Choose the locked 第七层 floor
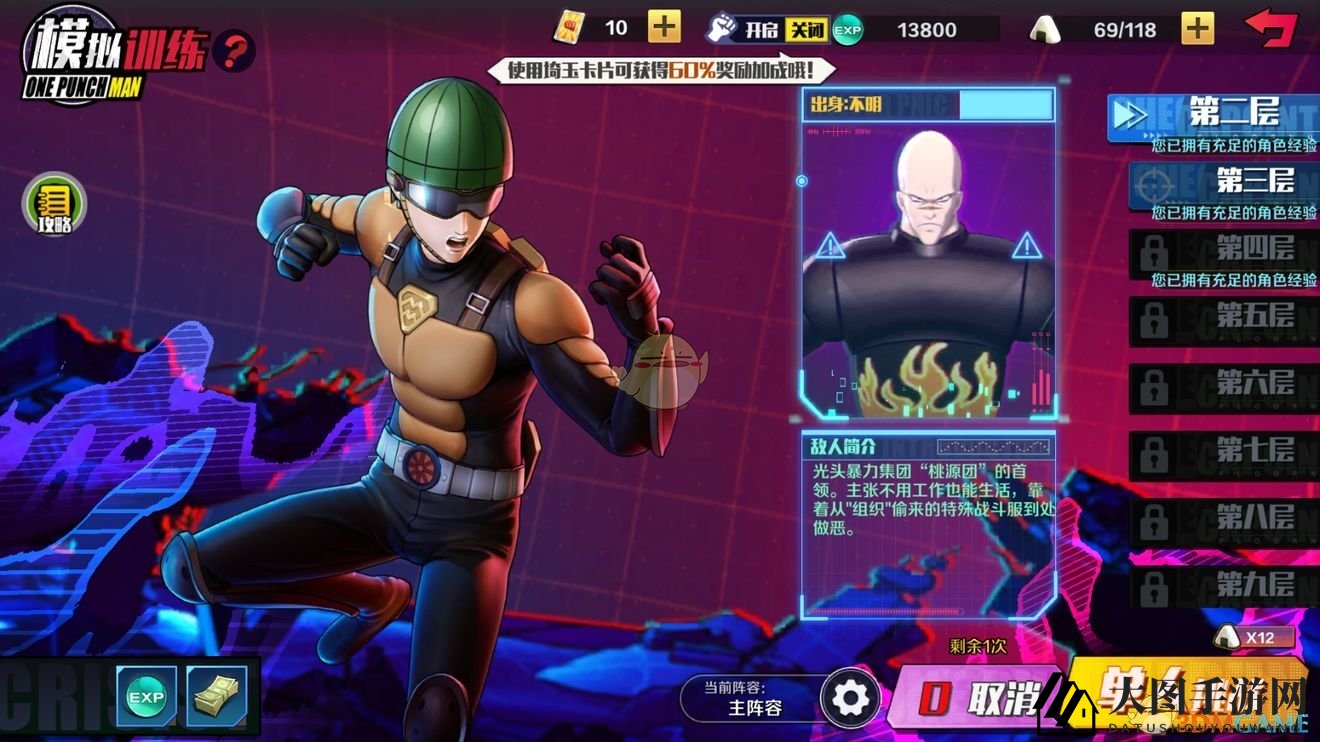Image resolution: width=1320 pixels, height=742 pixels. pos(1223,453)
